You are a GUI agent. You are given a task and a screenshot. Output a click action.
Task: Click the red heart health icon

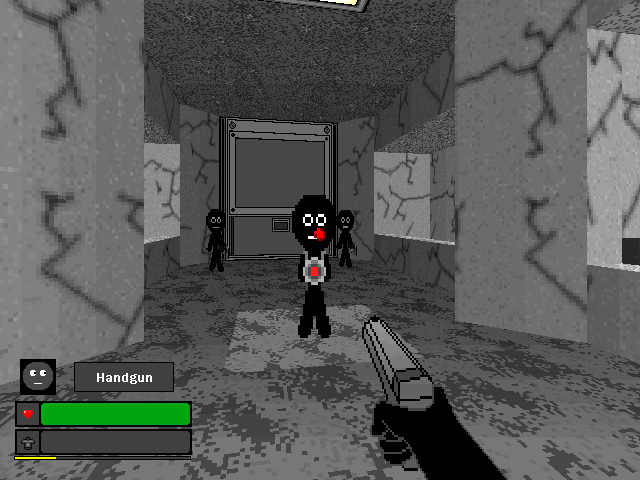[x=28, y=414]
